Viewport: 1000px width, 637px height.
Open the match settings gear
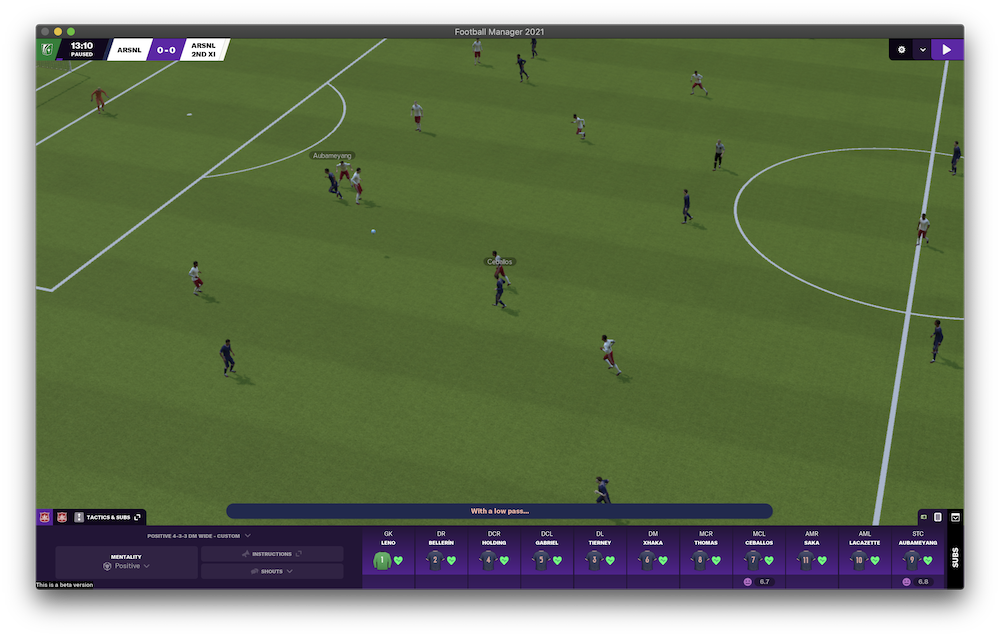pos(901,49)
